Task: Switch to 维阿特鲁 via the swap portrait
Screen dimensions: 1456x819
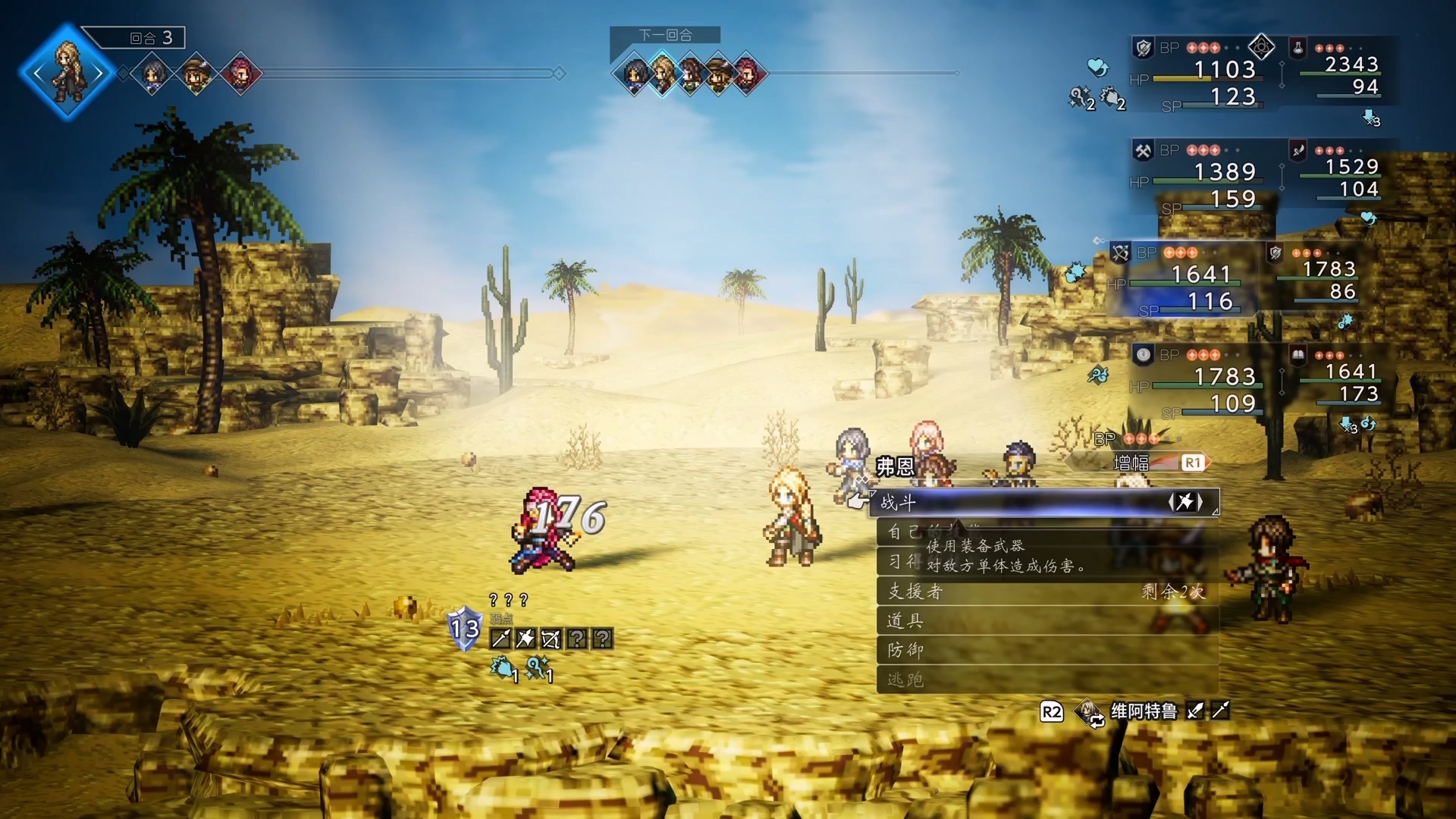Action: 1090,712
